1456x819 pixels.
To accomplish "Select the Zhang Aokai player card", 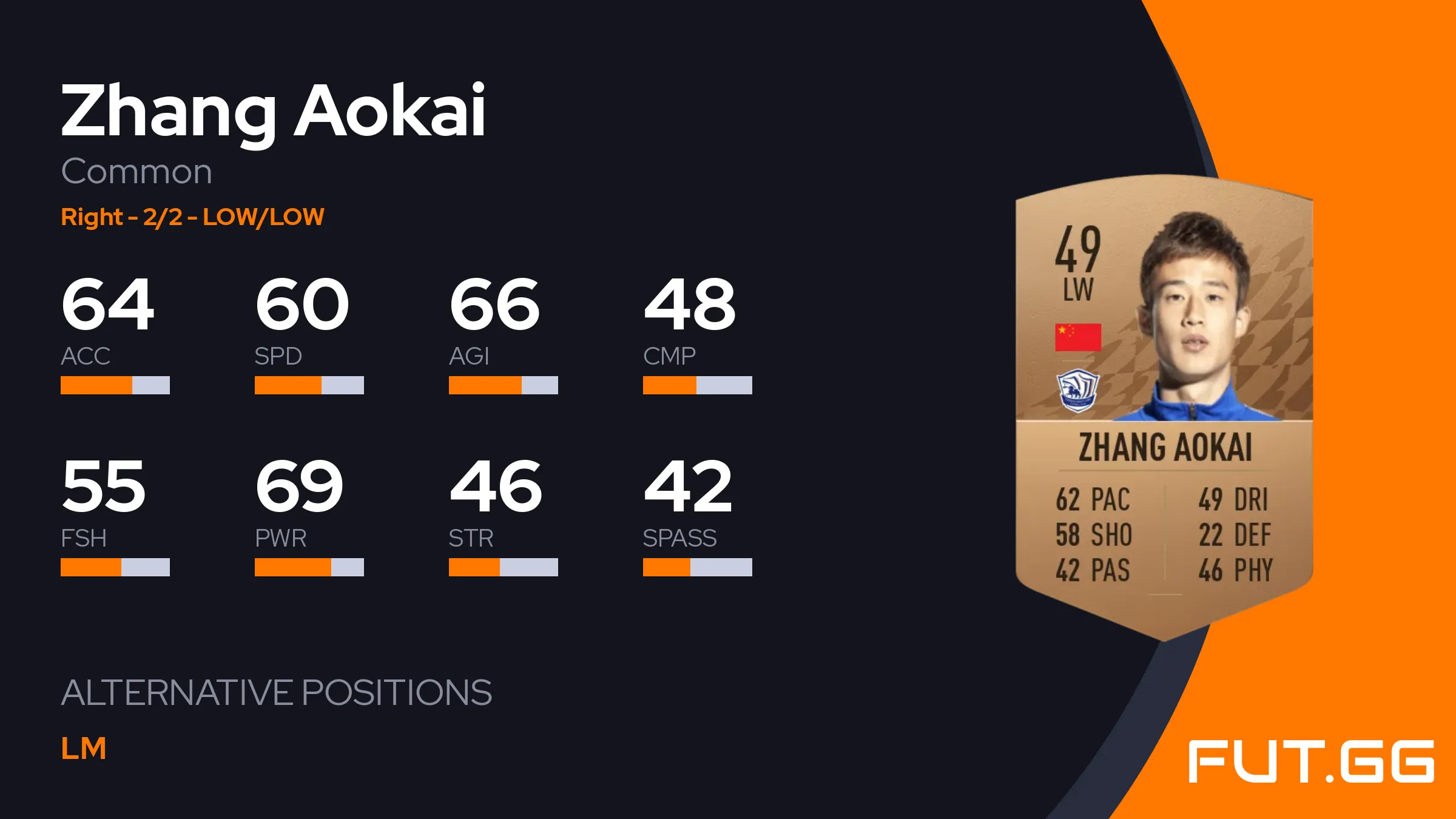I will (x=1164, y=406).
